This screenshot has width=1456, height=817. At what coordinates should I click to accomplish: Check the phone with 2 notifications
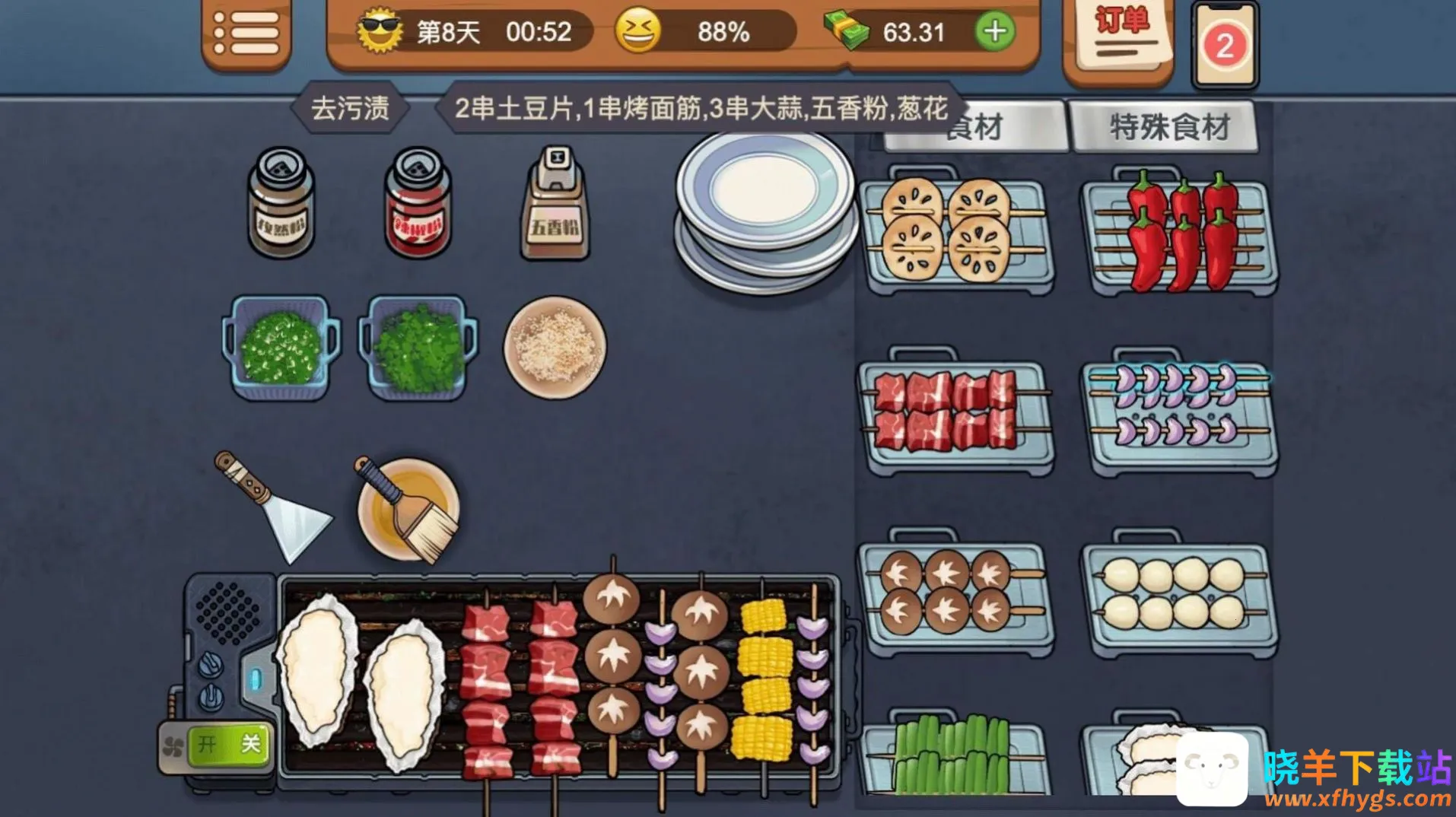[1224, 46]
